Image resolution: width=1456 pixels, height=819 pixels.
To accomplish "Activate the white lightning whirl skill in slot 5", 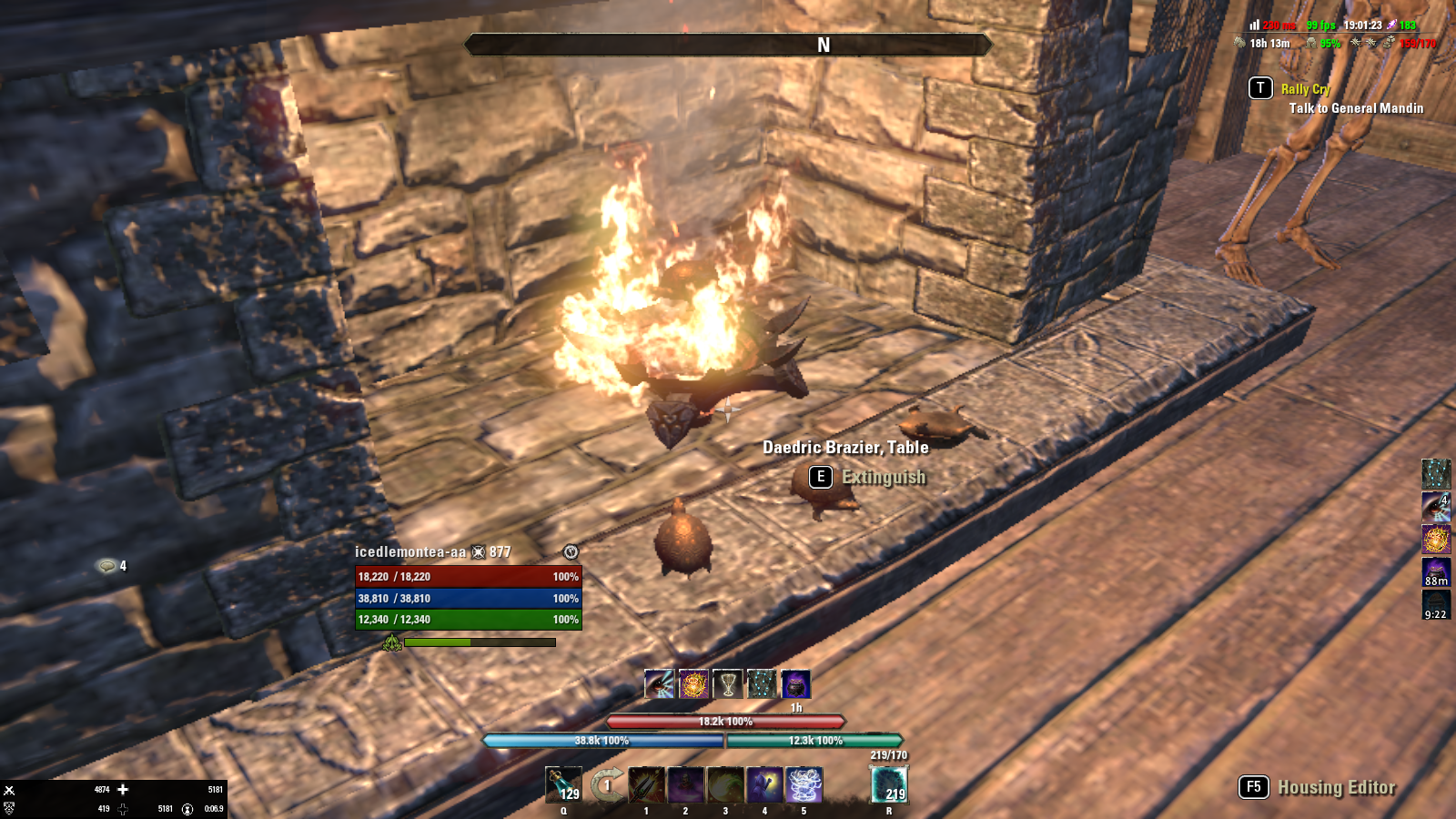I will click(x=804, y=784).
